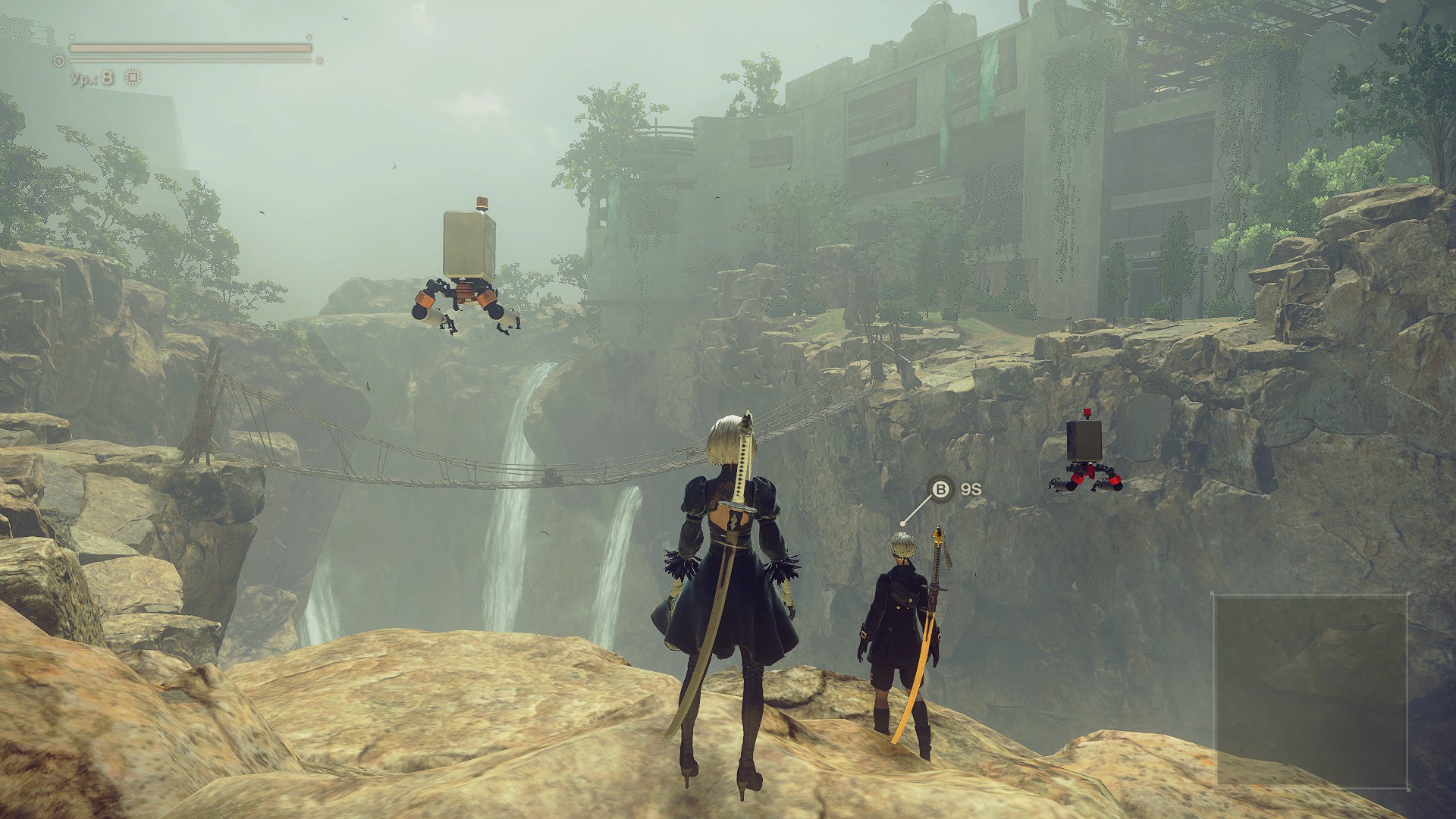Select the chip icon beside level 8
The height and width of the screenshot is (819, 1456).
(133, 77)
